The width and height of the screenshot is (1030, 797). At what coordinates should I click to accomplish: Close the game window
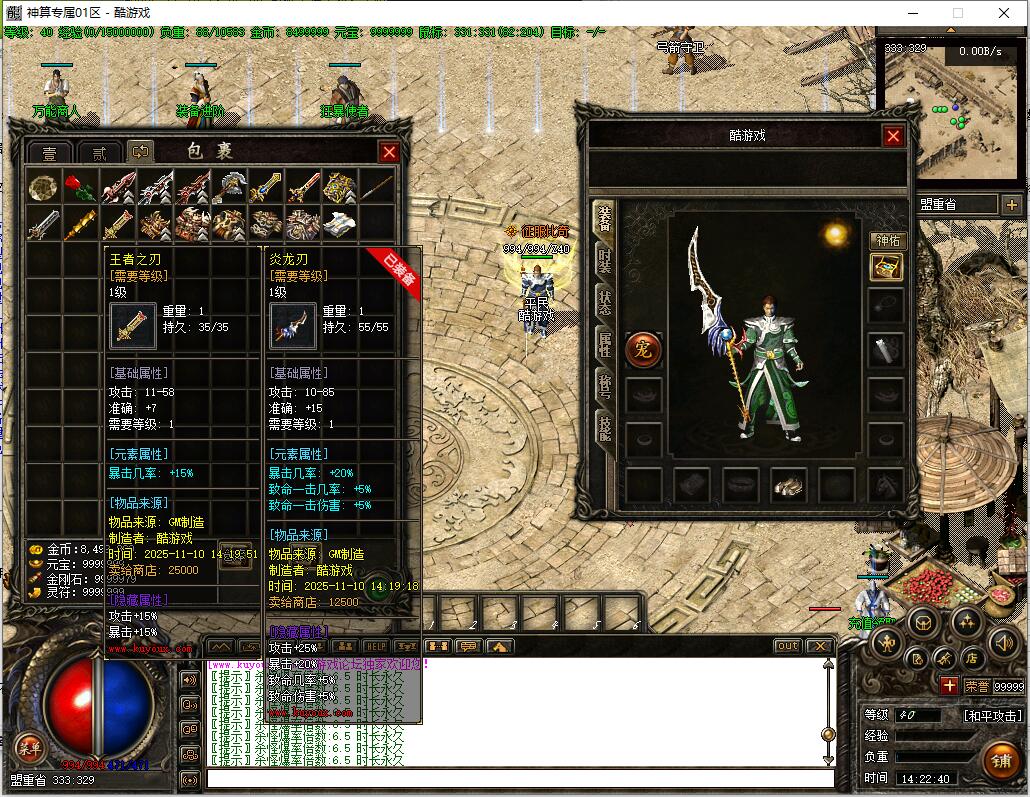[x=1005, y=13]
